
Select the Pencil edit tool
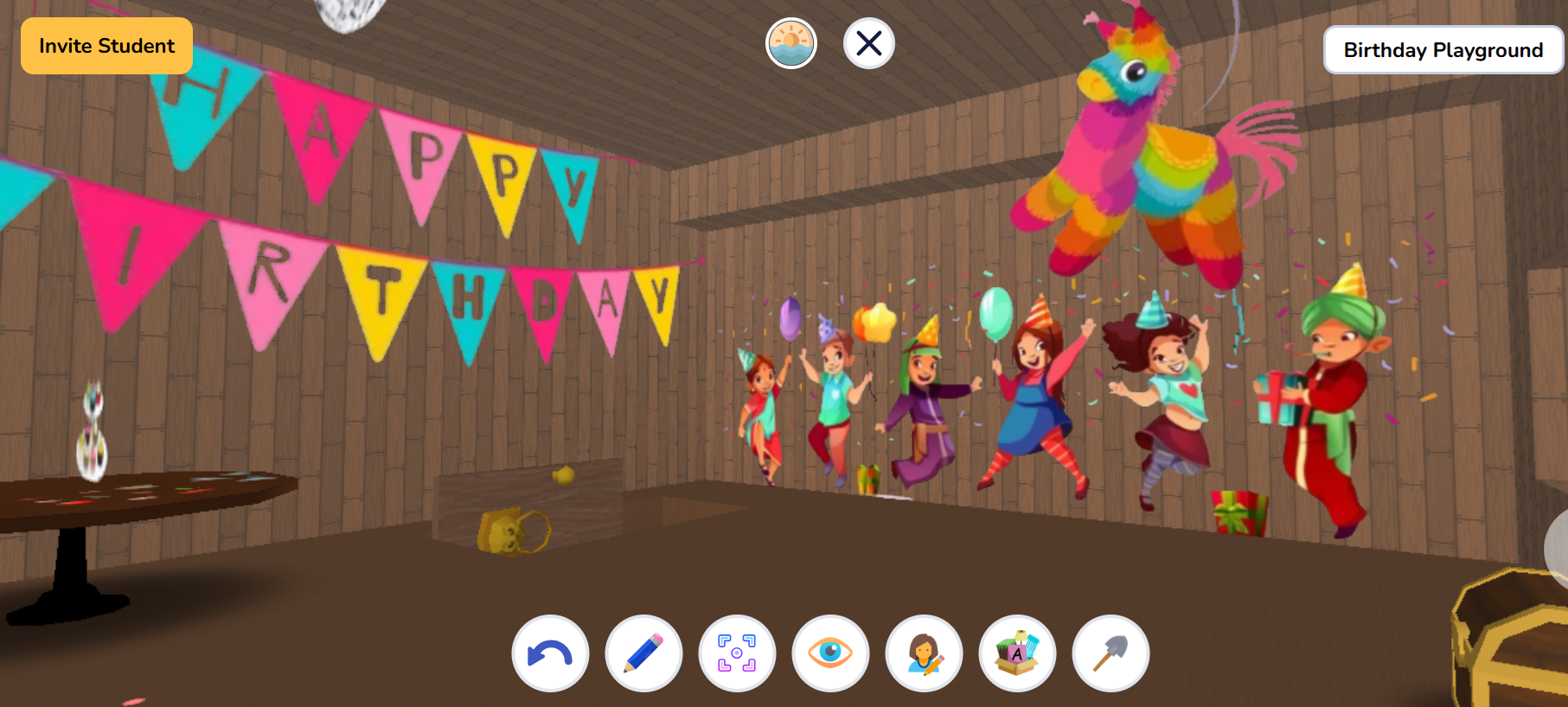coord(643,654)
